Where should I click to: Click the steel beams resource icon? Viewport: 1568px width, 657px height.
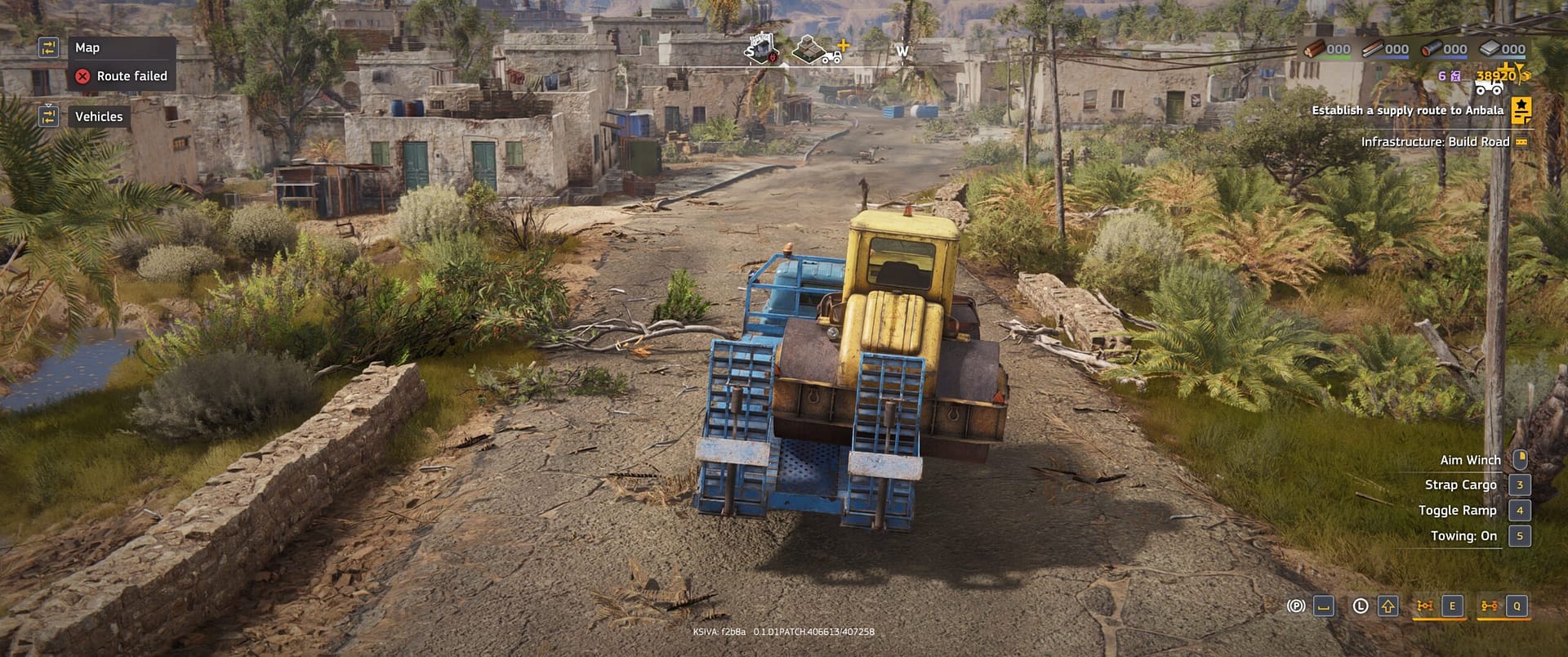pyautogui.click(x=1374, y=49)
